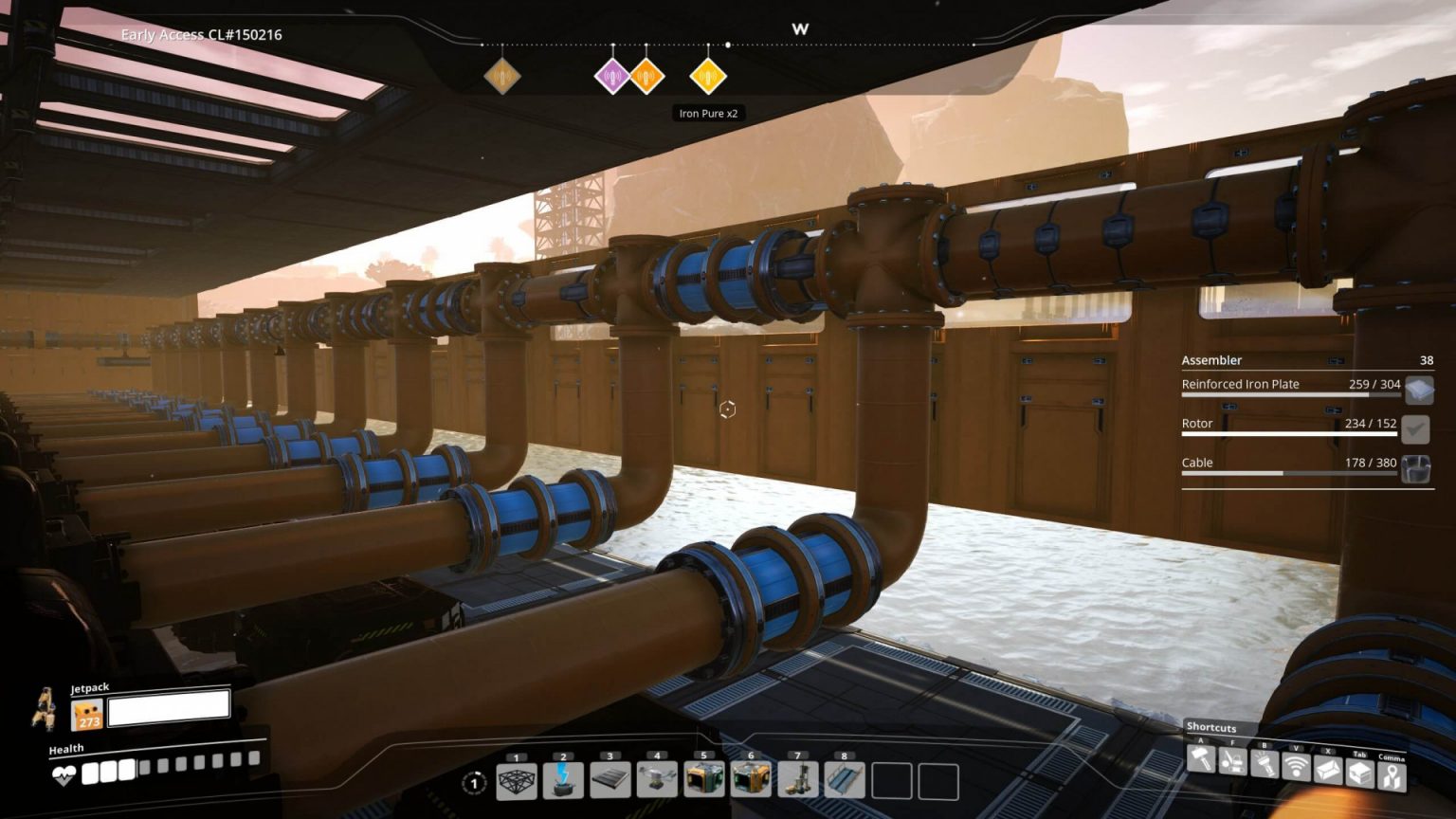Select the power pole hotbar slot

[x=563, y=781]
